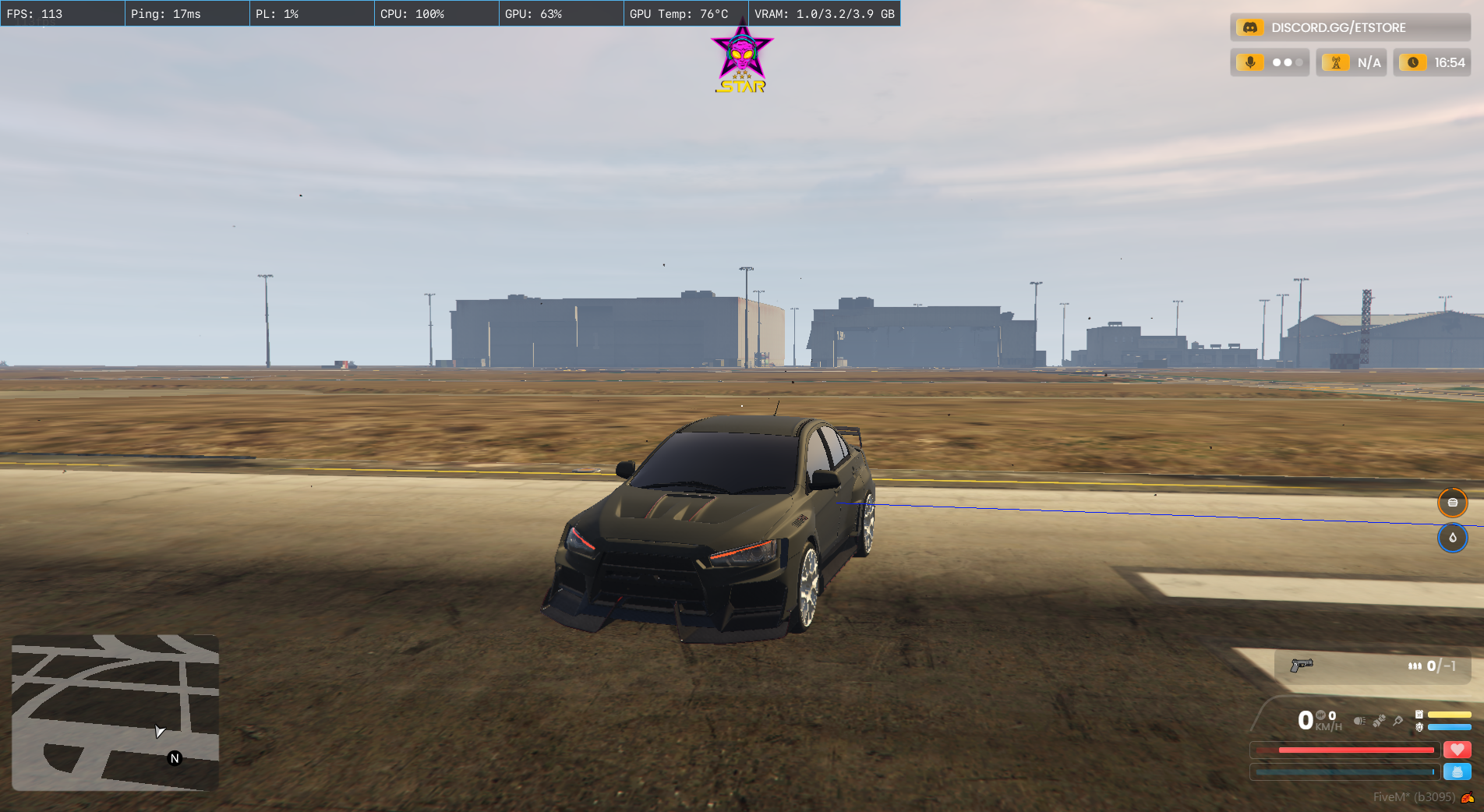This screenshot has width=1484, height=812.
Task: Select the radio tower channel icon
Action: (1335, 62)
